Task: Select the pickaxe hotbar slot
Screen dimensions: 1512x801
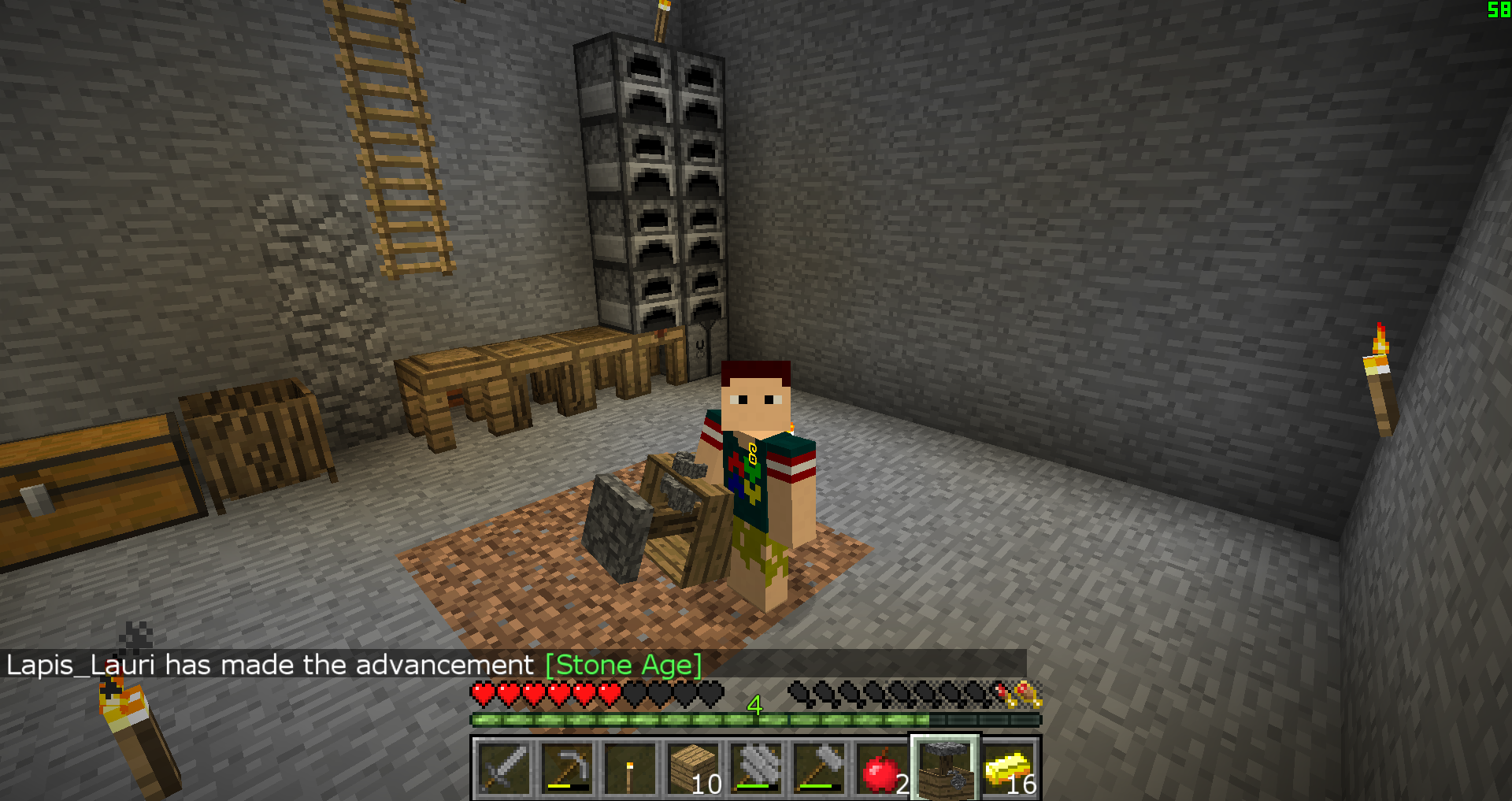Action: coord(567,768)
